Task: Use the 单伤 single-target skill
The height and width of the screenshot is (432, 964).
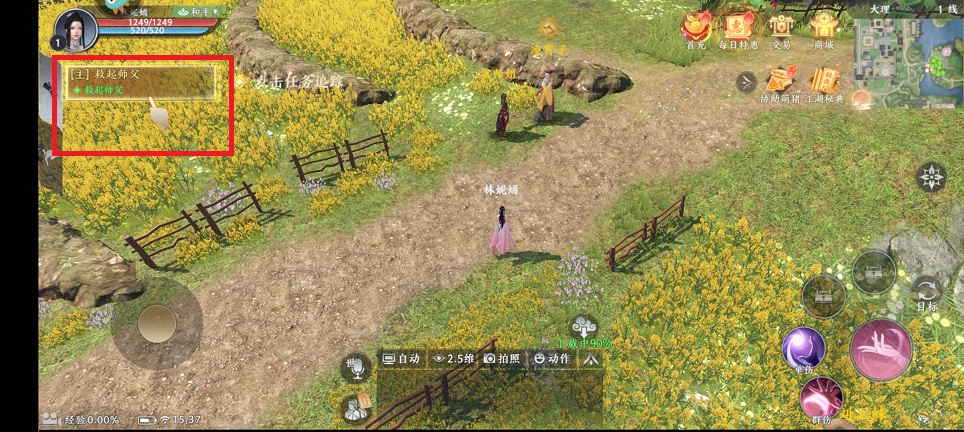Action: [803, 348]
